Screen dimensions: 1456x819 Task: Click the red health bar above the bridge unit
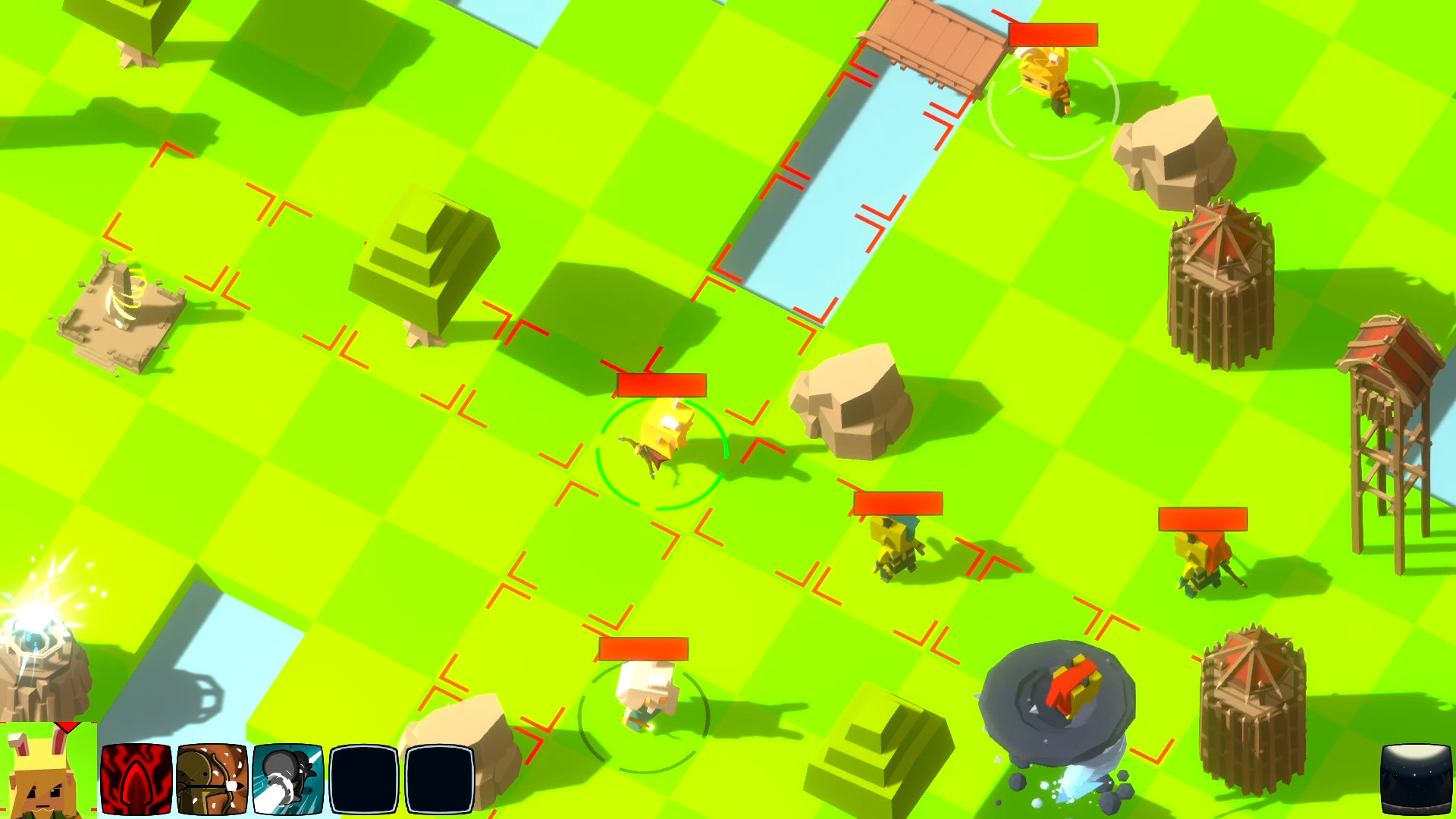(1053, 33)
